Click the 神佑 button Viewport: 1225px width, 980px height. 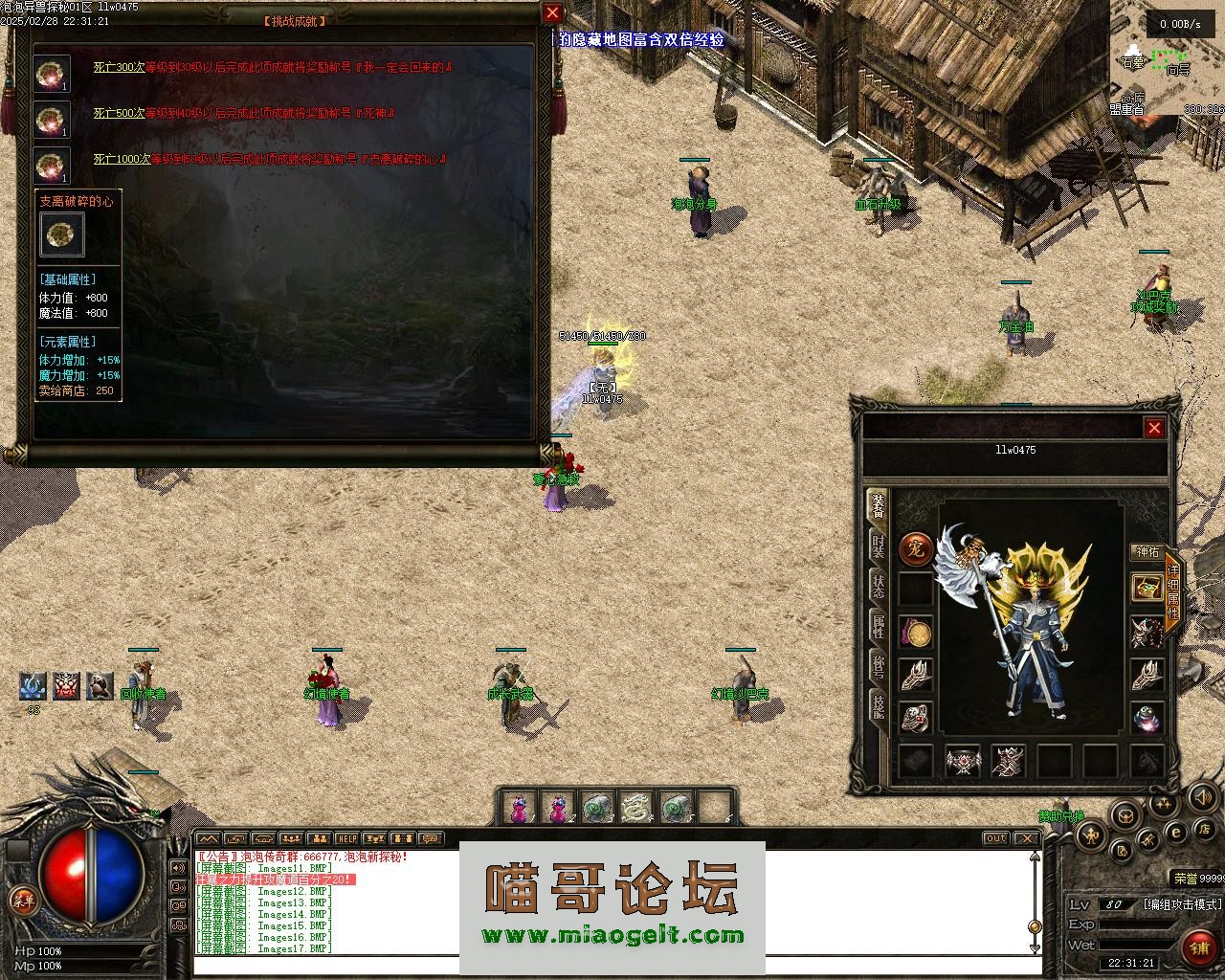[x=1147, y=552]
